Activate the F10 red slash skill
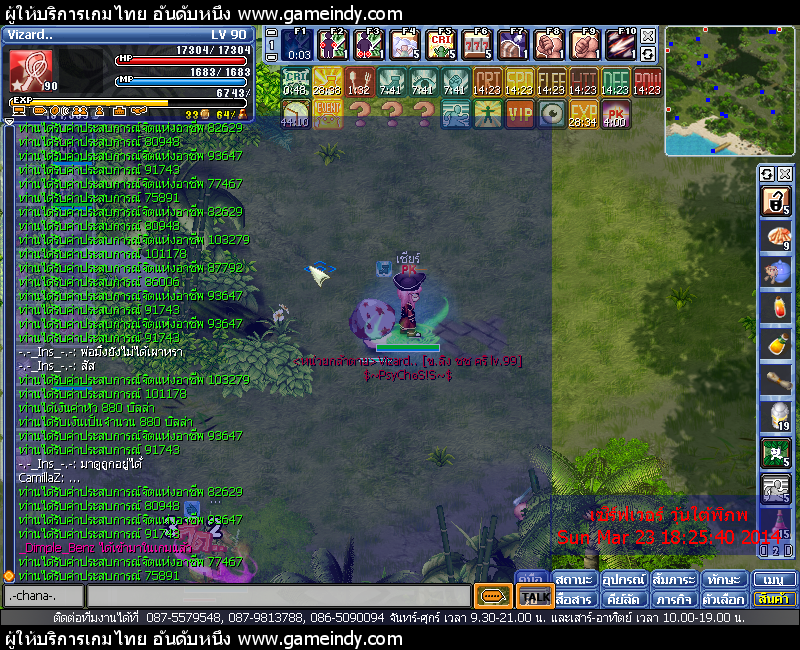This screenshot has width=800, height=650. point(620,45)
